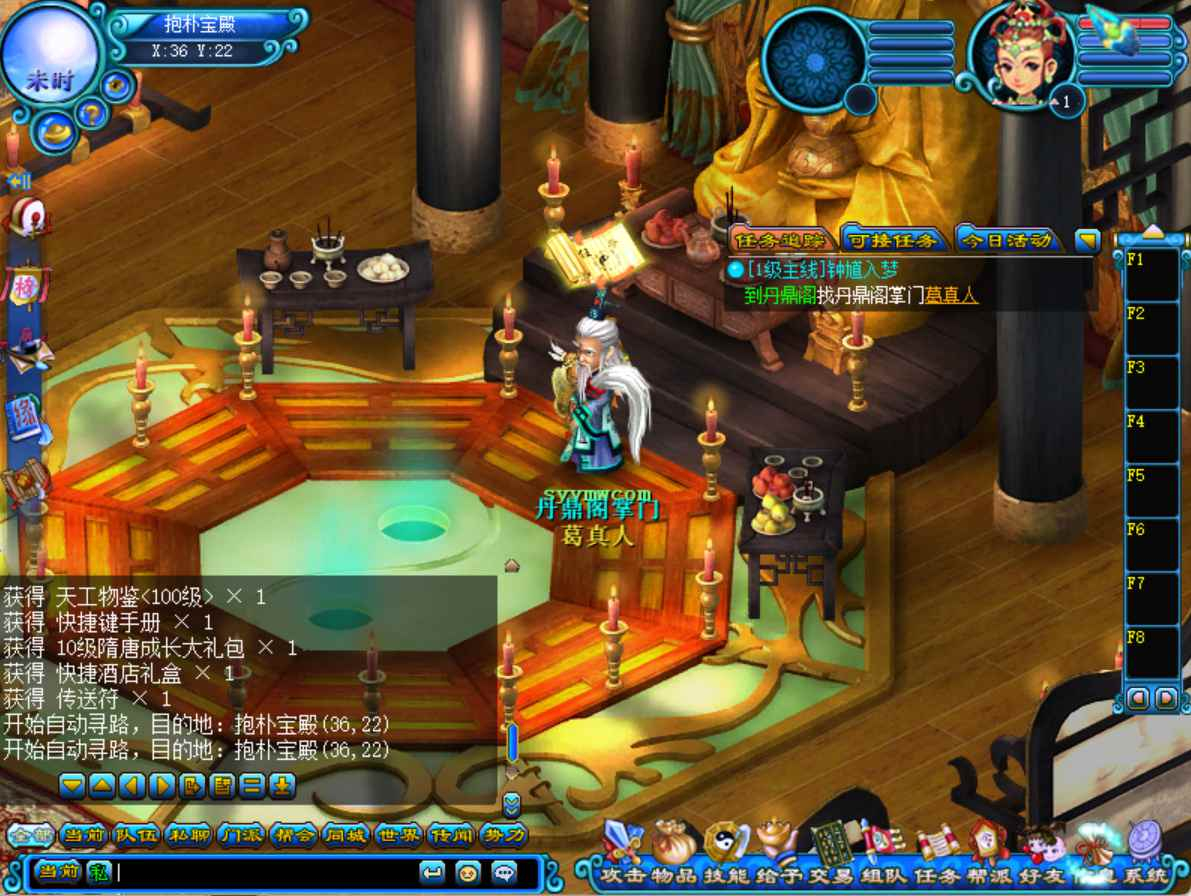Viewport: 1191px width, 896px height.
Task: Select the 门派 sect chat channel
Action: point(241,835)
